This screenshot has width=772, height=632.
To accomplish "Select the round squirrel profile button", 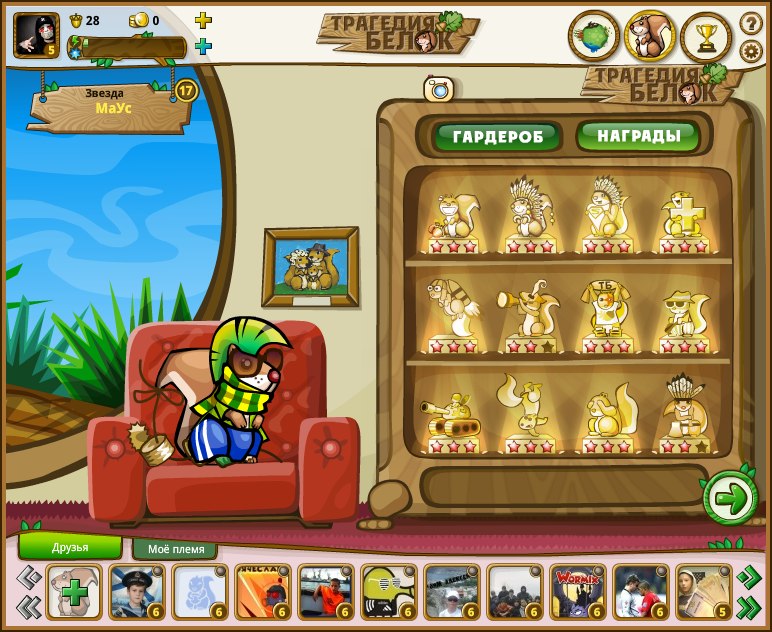I will 650,37.
